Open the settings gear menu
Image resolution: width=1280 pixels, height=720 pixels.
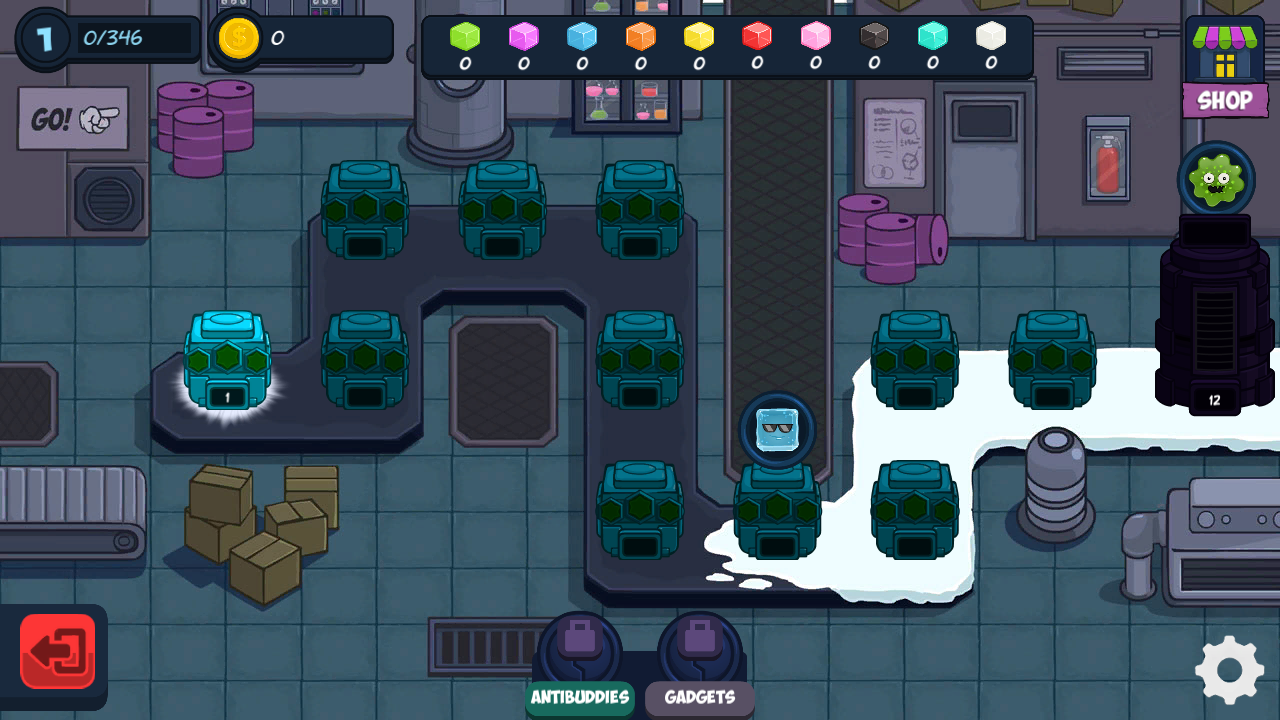click(x=1229, y=669)
